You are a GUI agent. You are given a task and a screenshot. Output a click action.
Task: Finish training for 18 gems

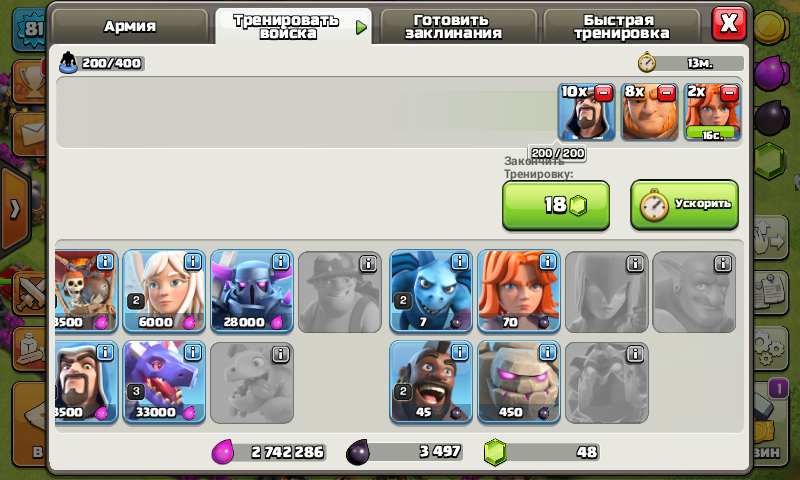[x=555, y=205]
